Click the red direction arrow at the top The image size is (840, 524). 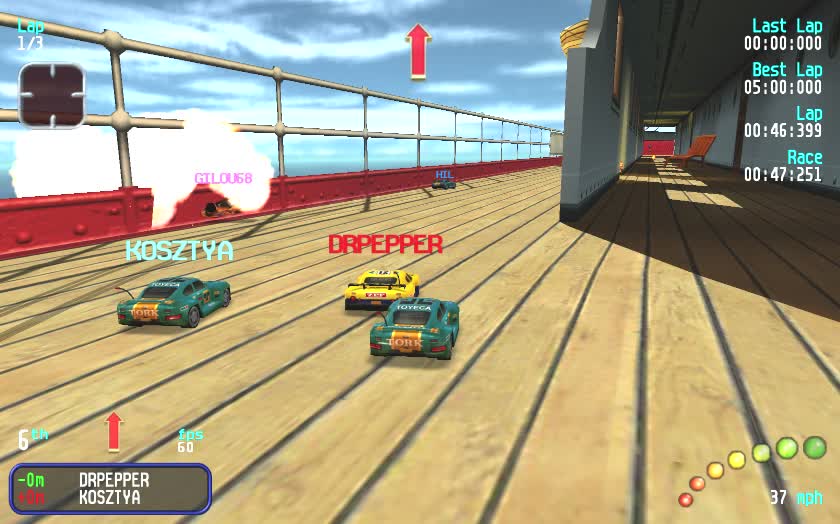click(418, 51)
